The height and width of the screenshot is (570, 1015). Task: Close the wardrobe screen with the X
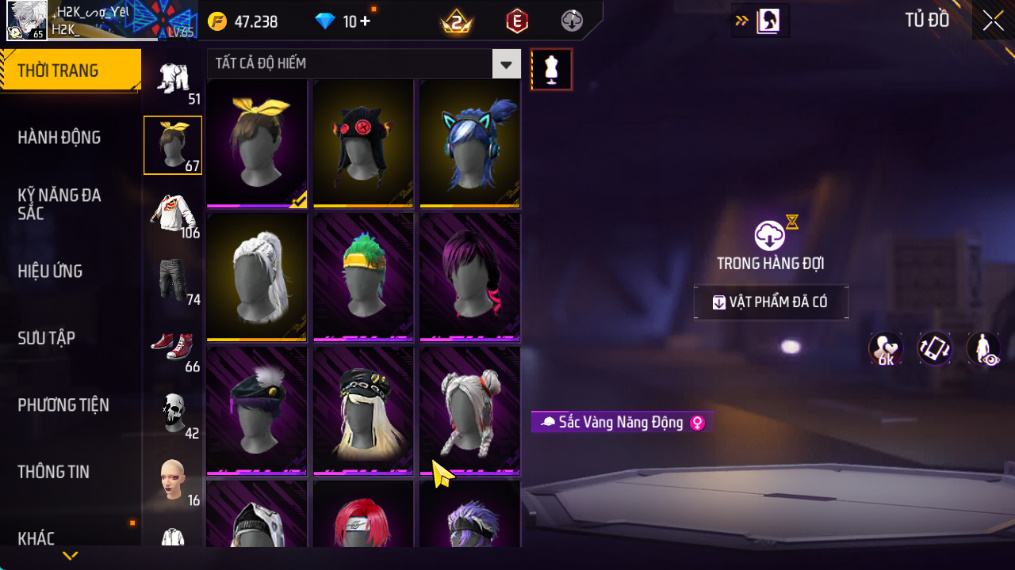tap(992, 21)
